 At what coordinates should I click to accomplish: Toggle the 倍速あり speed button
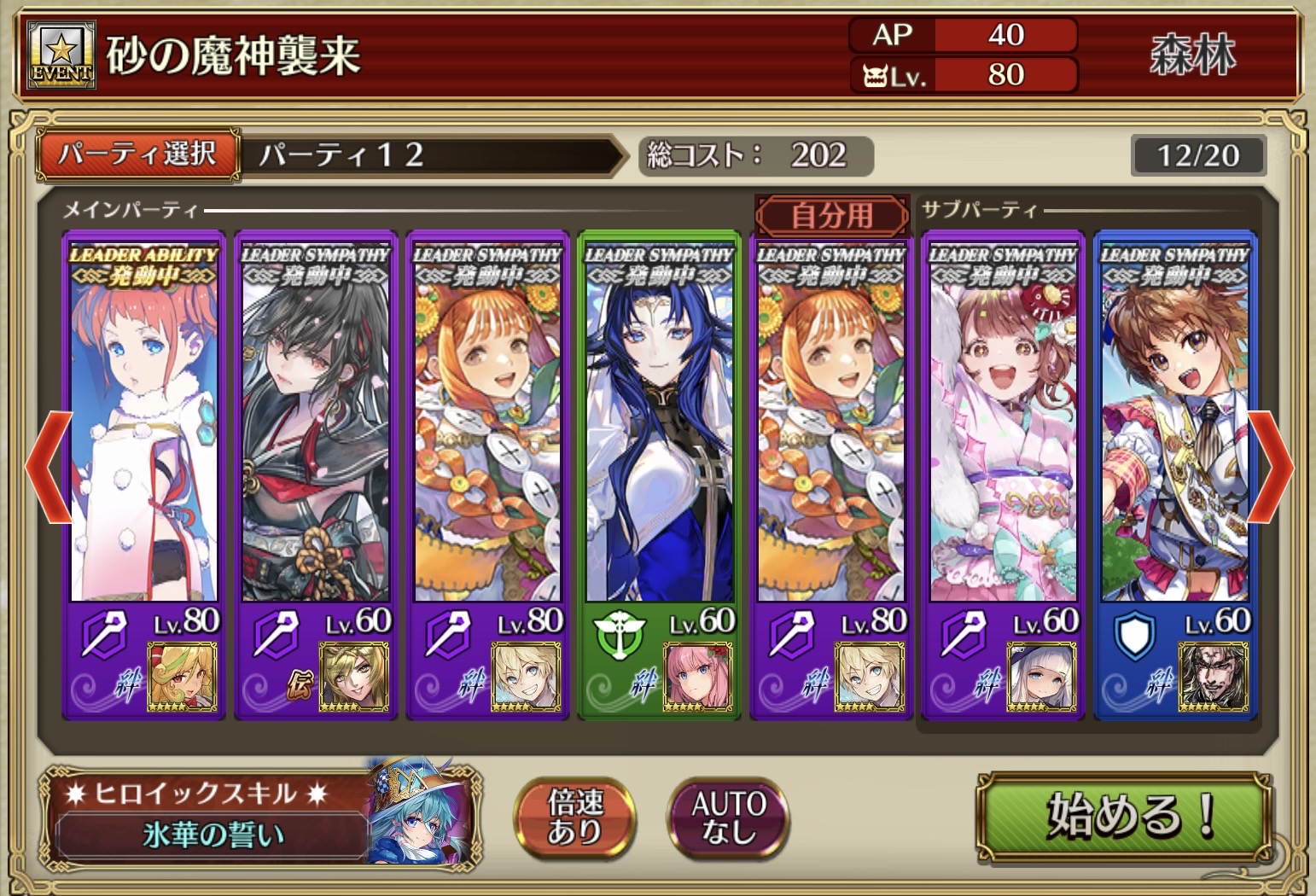coord(574,817)
